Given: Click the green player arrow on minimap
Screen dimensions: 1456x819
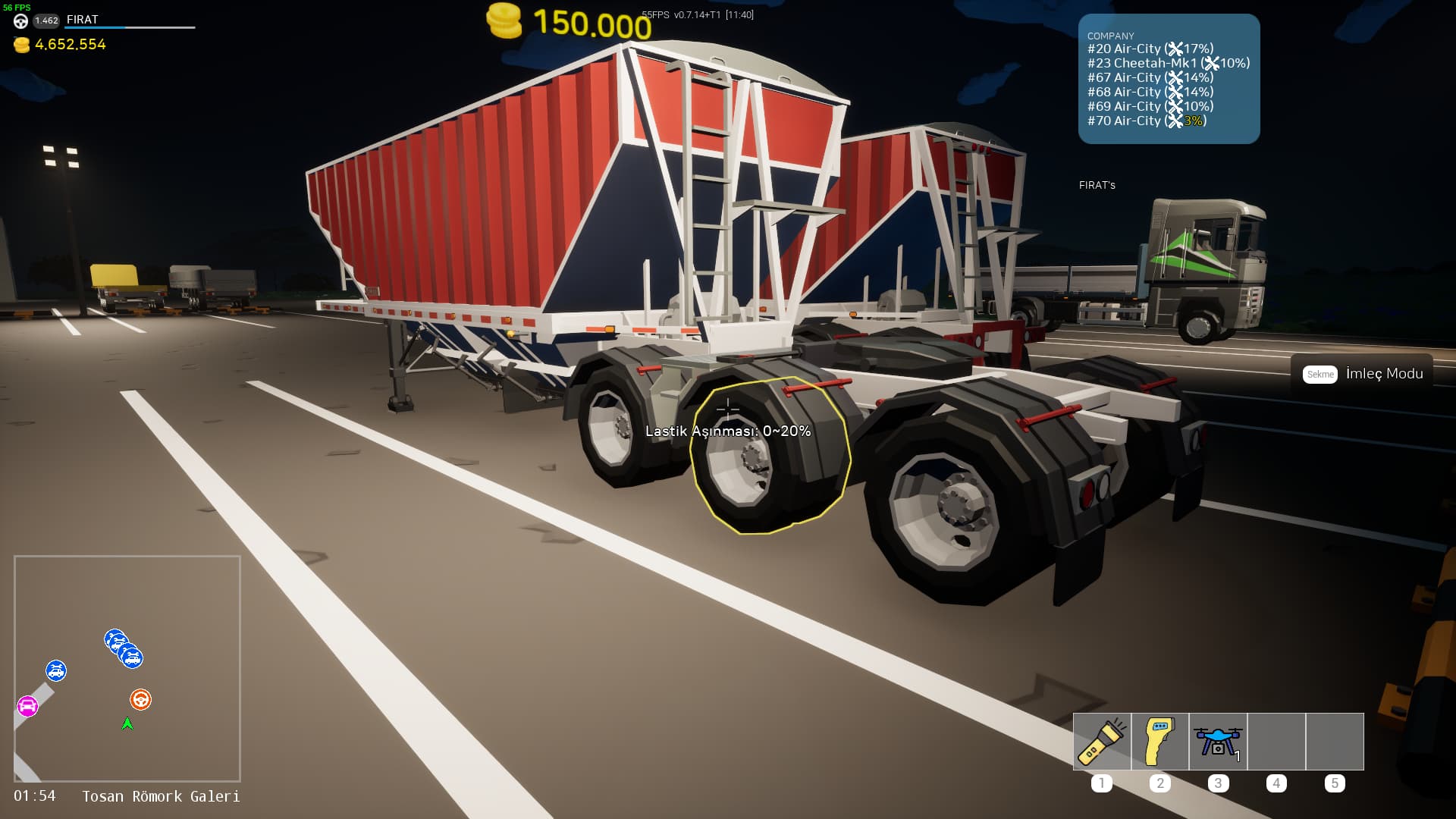Looking at the screenshot, I should (127, 724).
